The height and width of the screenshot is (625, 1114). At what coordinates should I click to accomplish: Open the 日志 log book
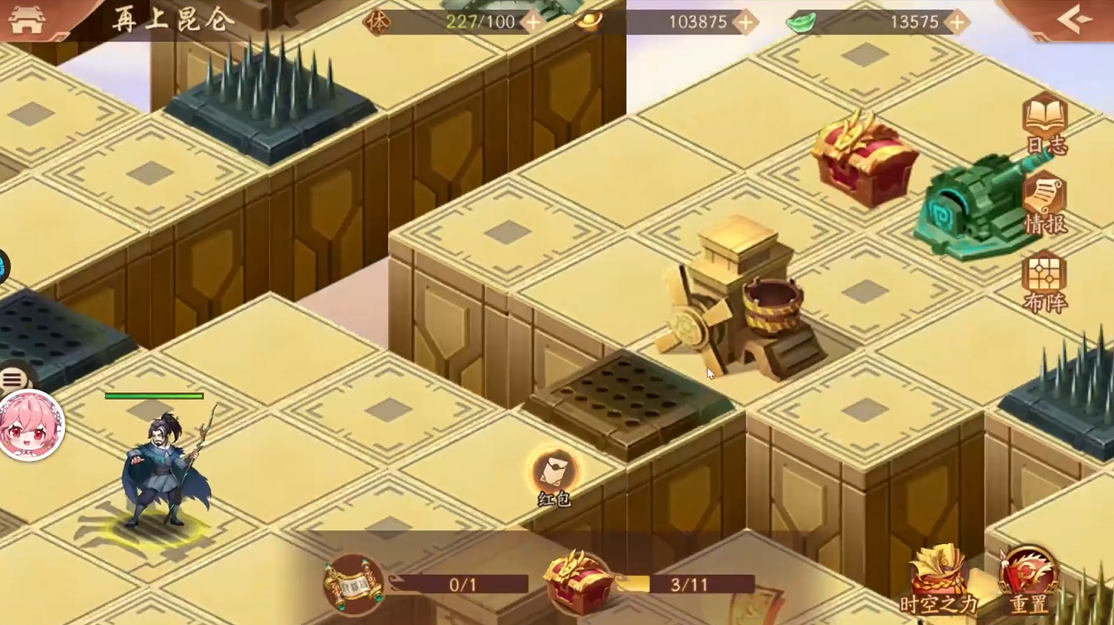coord(1045,123)
